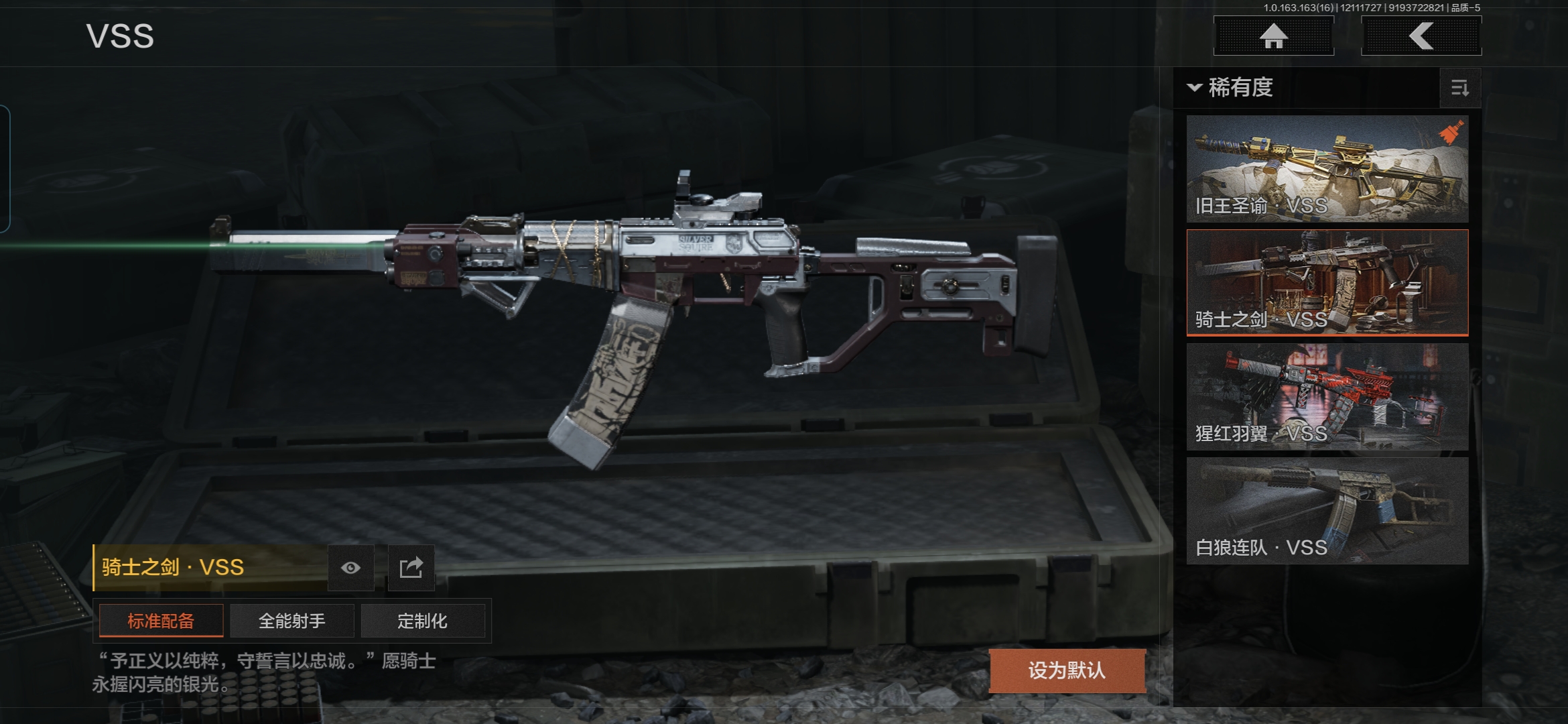Click the back arrow button

point(1421,36)
